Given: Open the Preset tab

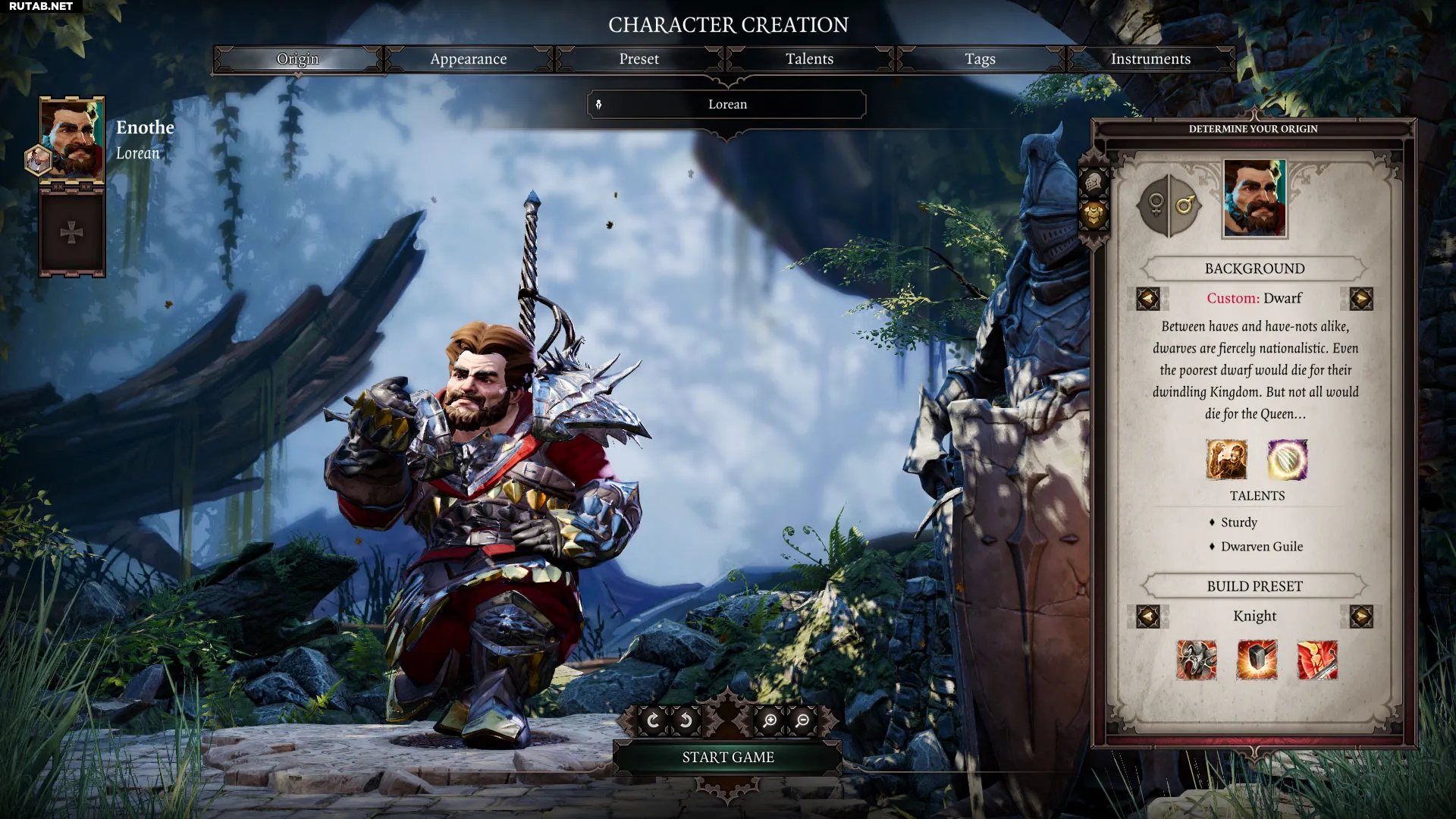Looking at the screenshot, I should tap(639, 59).
